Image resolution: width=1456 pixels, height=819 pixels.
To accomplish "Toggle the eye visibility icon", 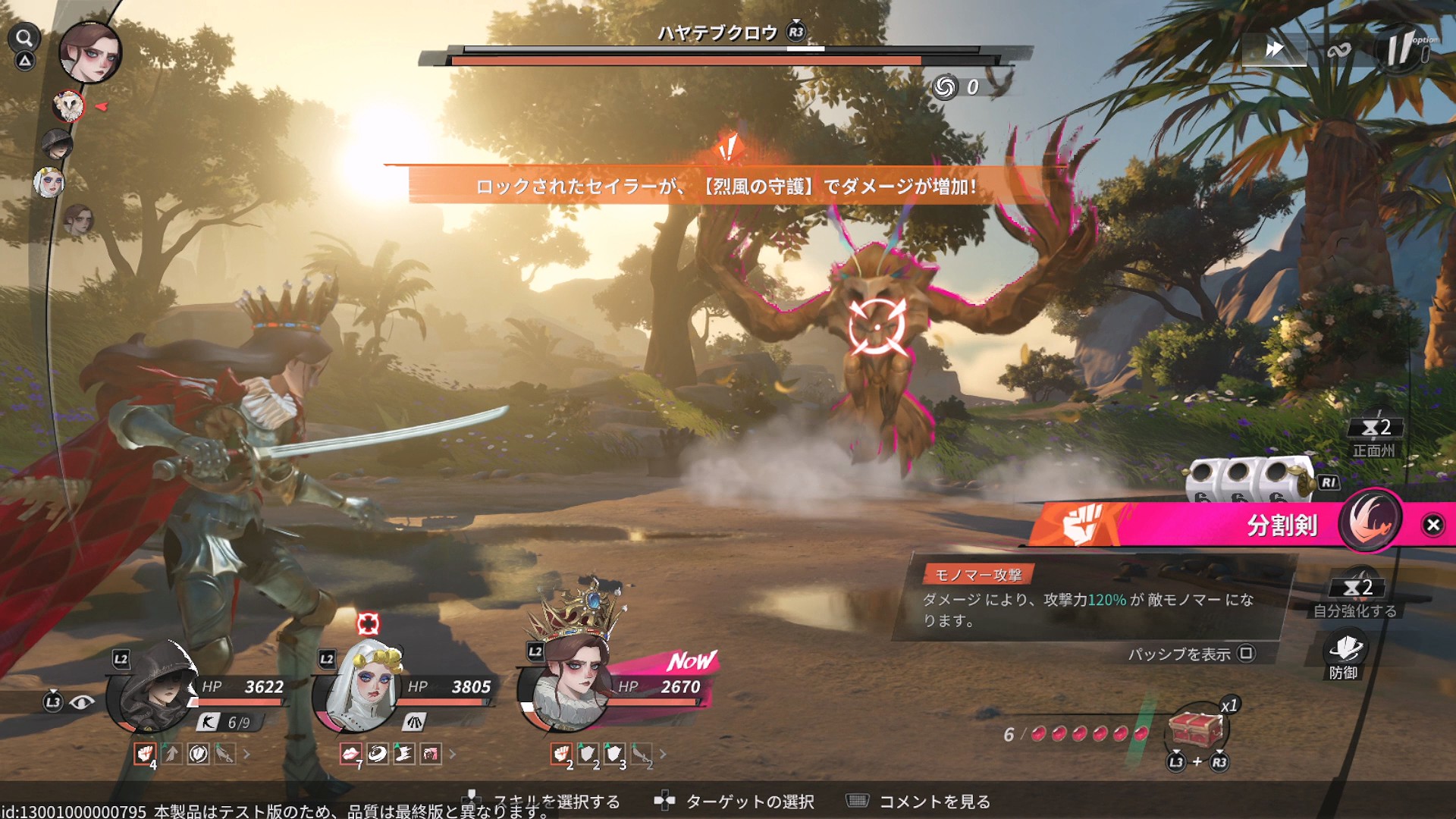I will (82, 702).
